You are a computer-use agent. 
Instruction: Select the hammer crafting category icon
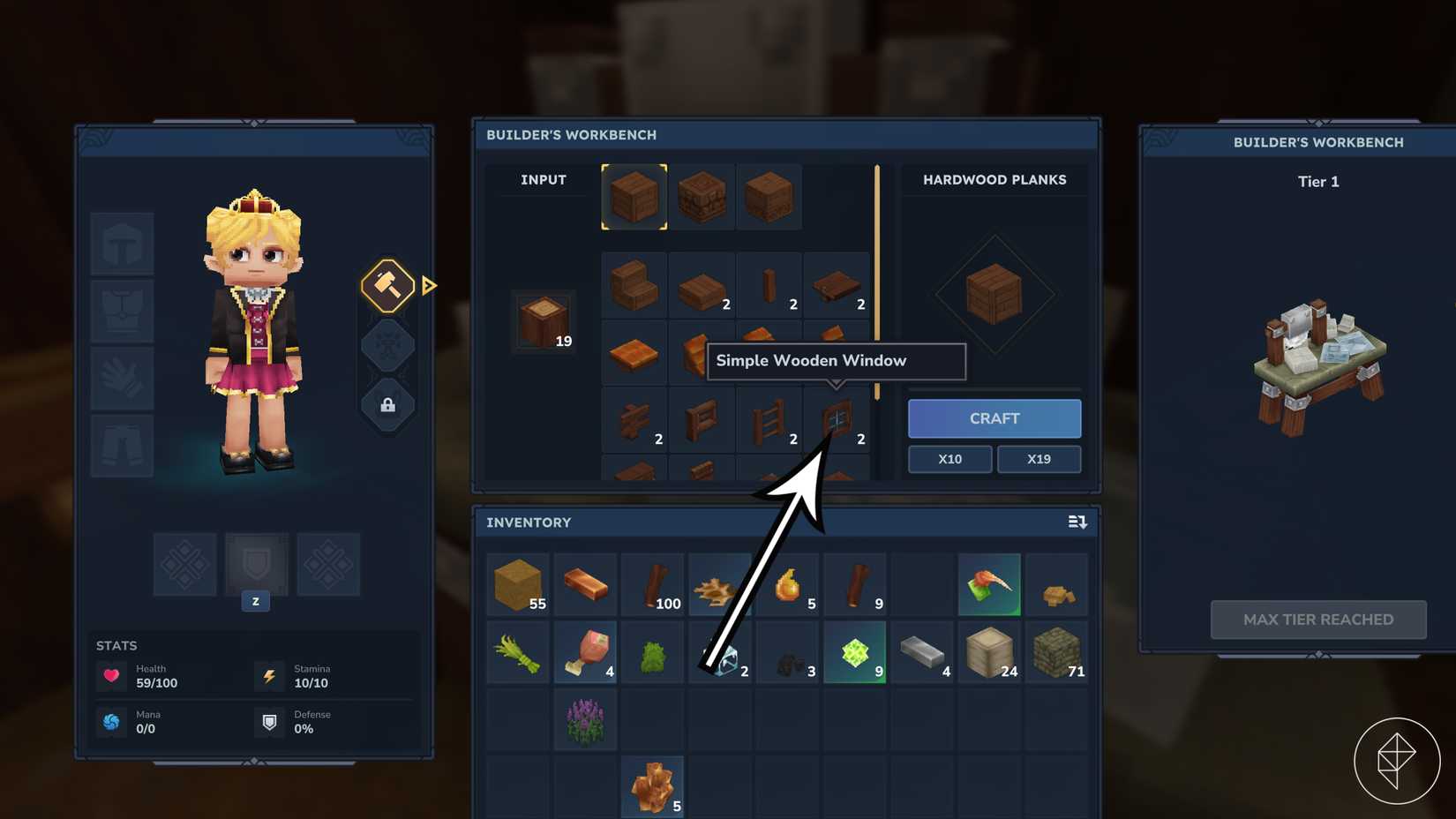[387, 284]
